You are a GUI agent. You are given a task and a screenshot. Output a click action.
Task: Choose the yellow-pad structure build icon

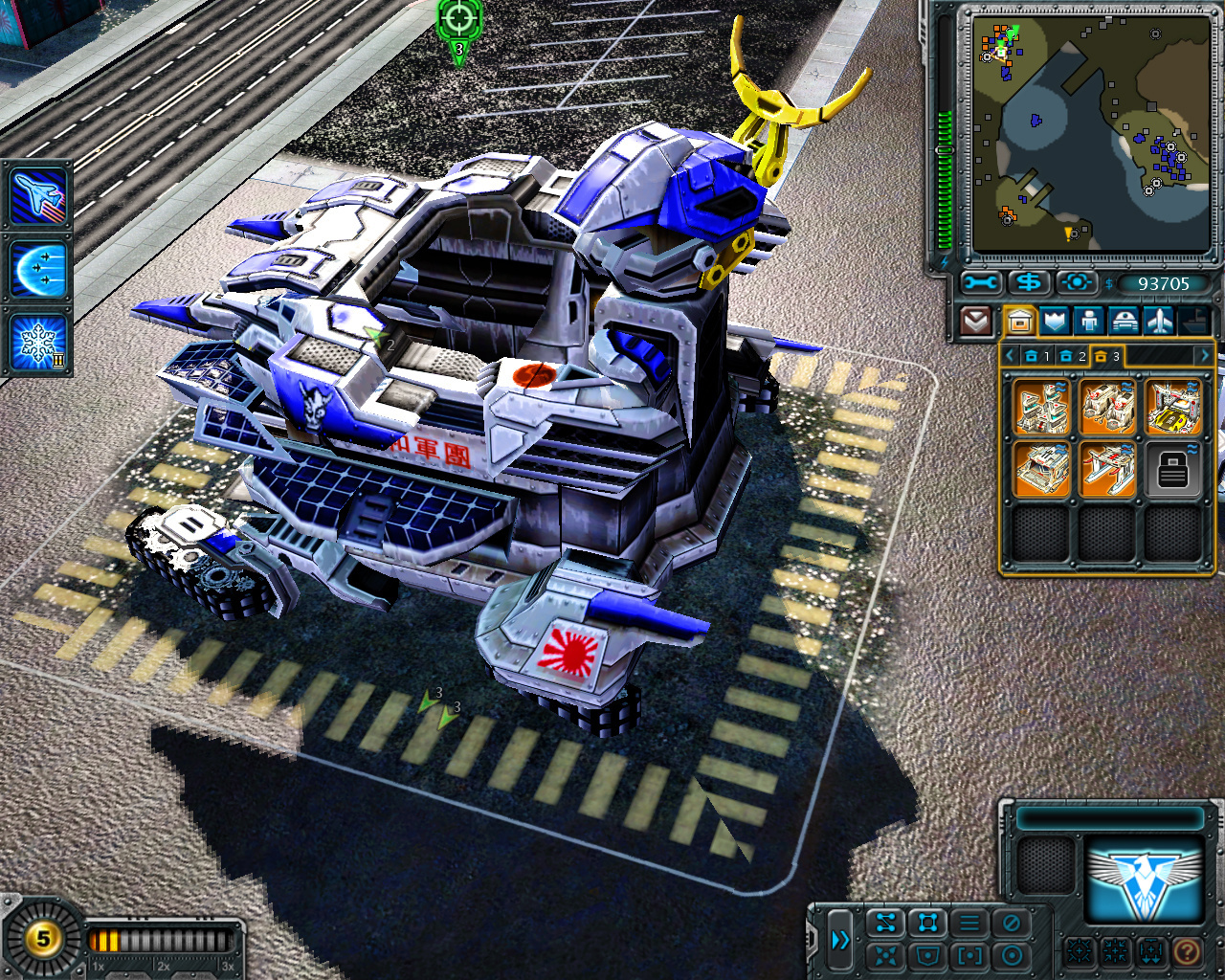(1172, 406)
